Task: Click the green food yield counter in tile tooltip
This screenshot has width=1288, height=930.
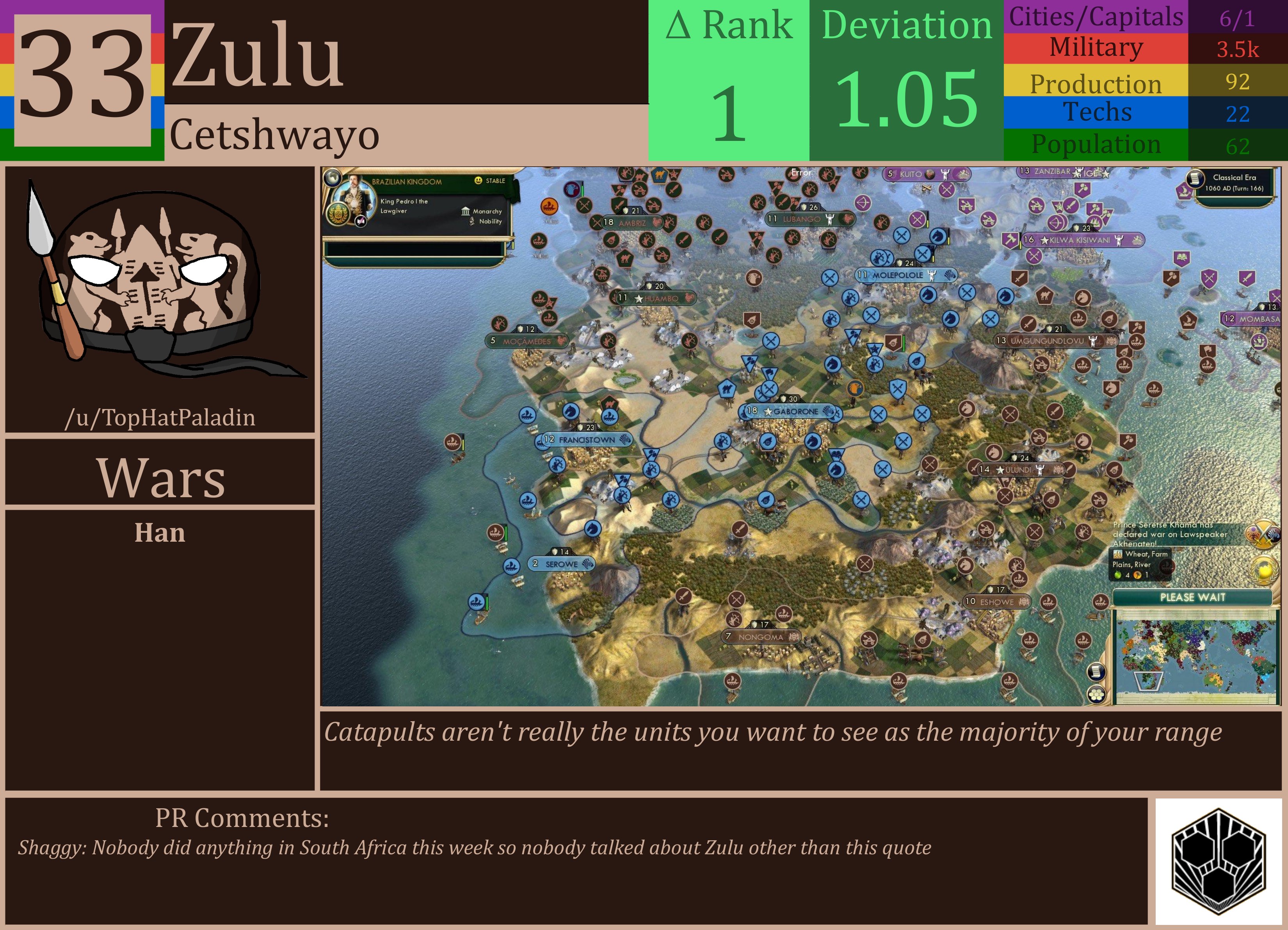Action: [x=1118, y=576]
